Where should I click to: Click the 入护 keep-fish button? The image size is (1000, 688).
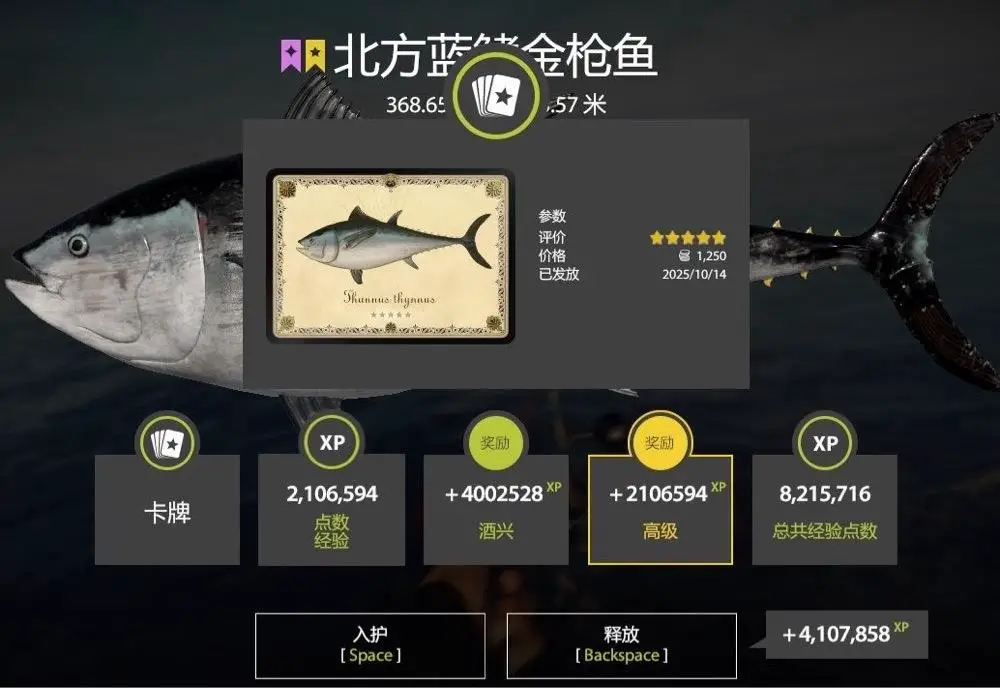coord(370,645)
